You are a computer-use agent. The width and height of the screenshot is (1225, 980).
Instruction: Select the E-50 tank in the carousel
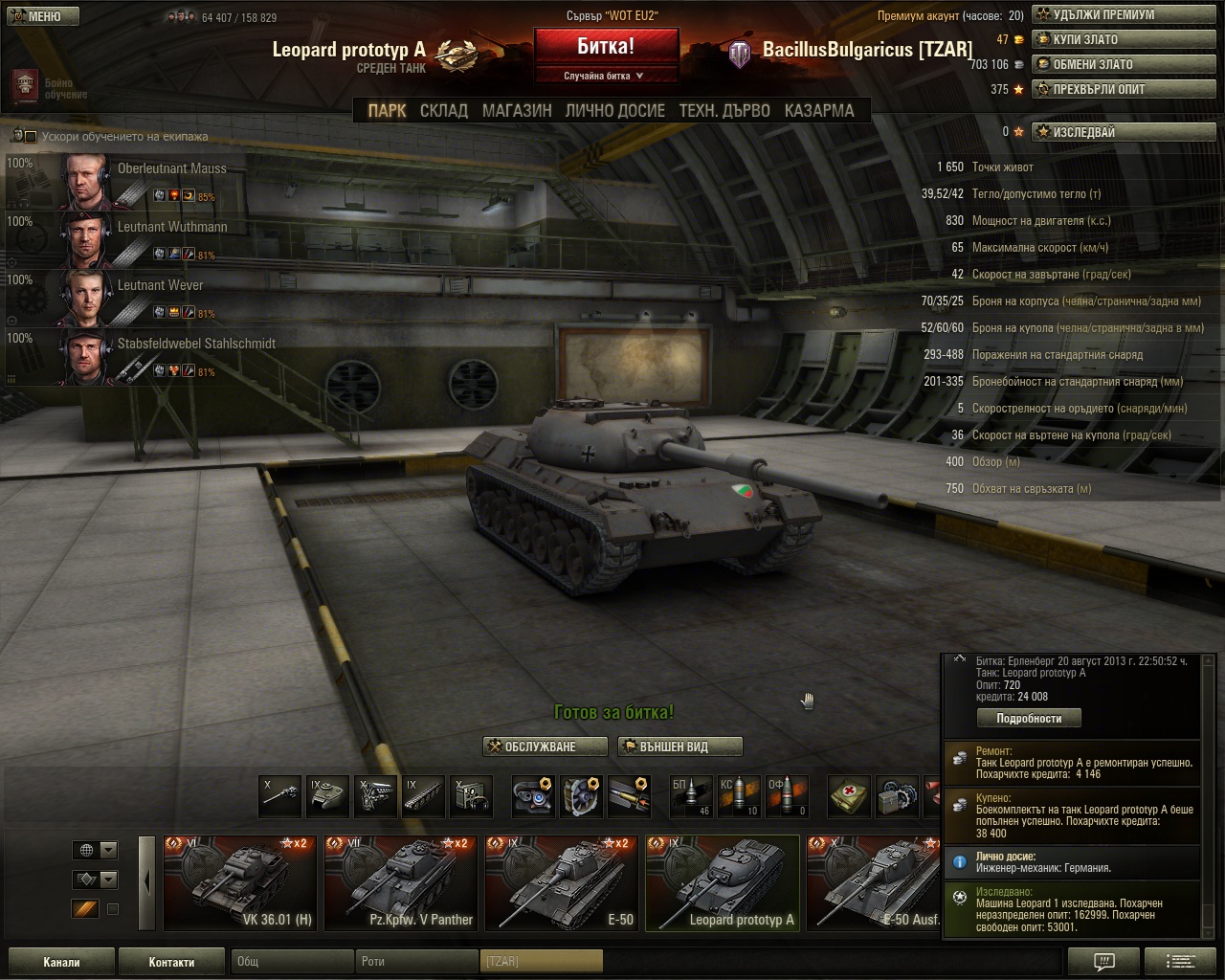pyautogui.click(x=562, y=882)
